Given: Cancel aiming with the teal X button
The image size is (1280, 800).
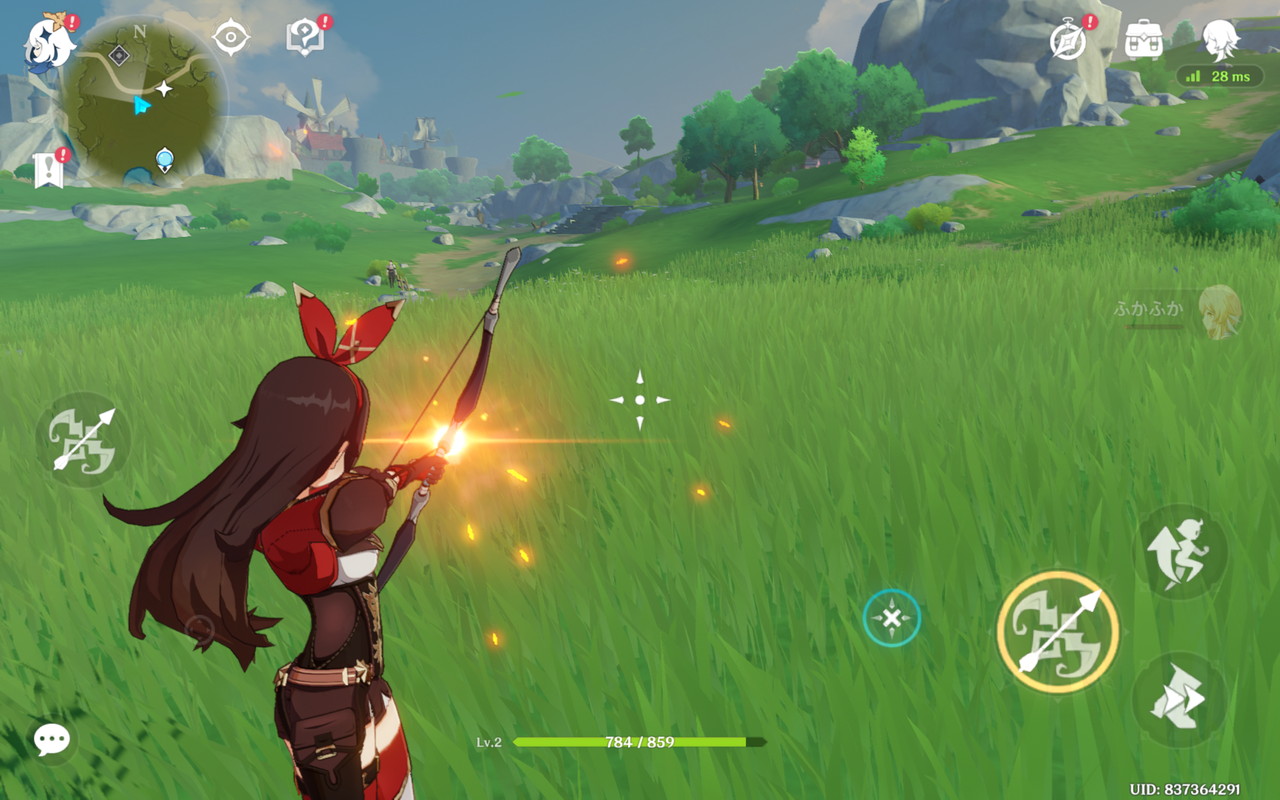Looking at the screenshot, I should tap(891, 618).
